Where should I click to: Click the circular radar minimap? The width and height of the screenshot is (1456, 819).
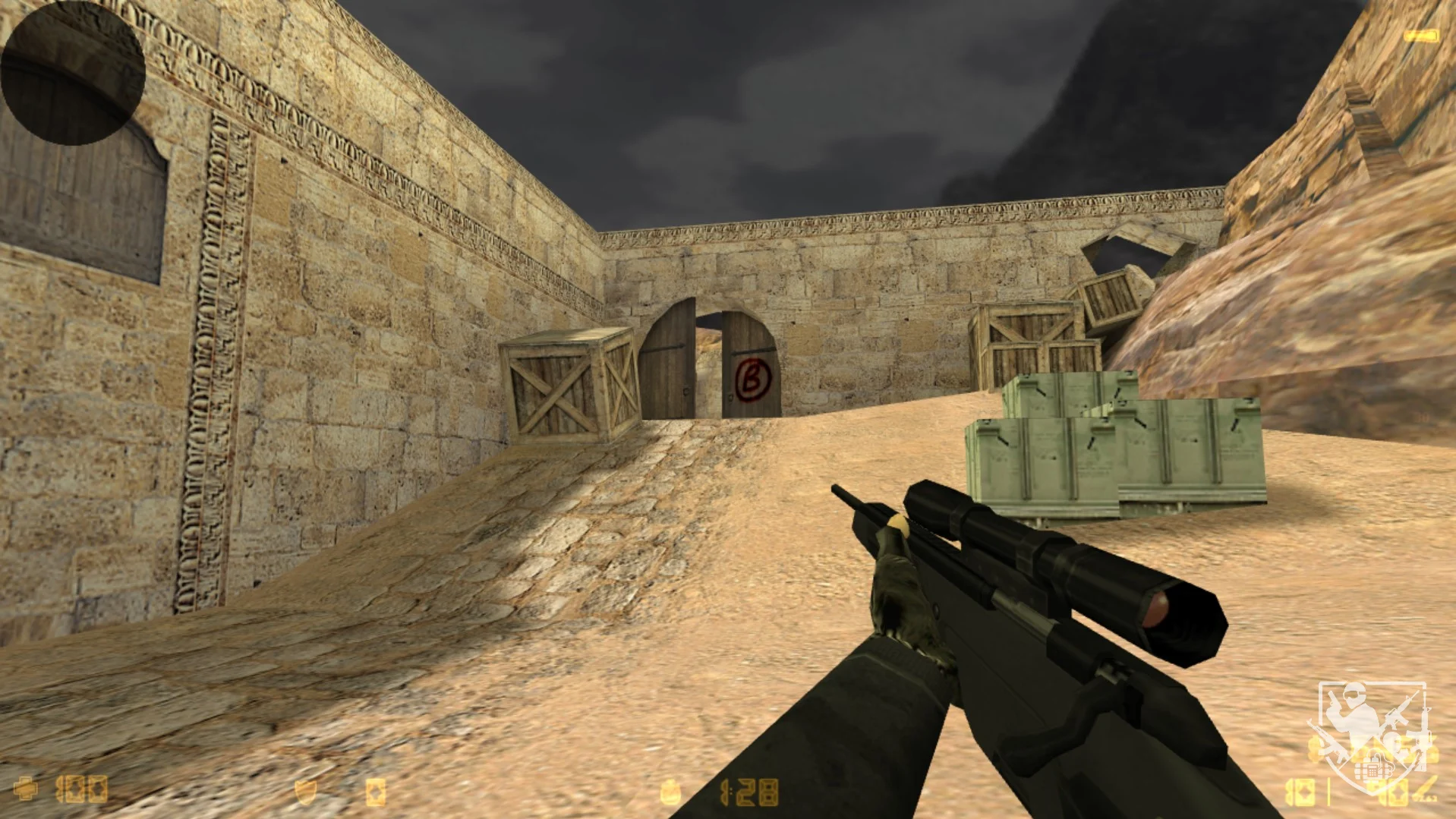(x=72, y=72)
